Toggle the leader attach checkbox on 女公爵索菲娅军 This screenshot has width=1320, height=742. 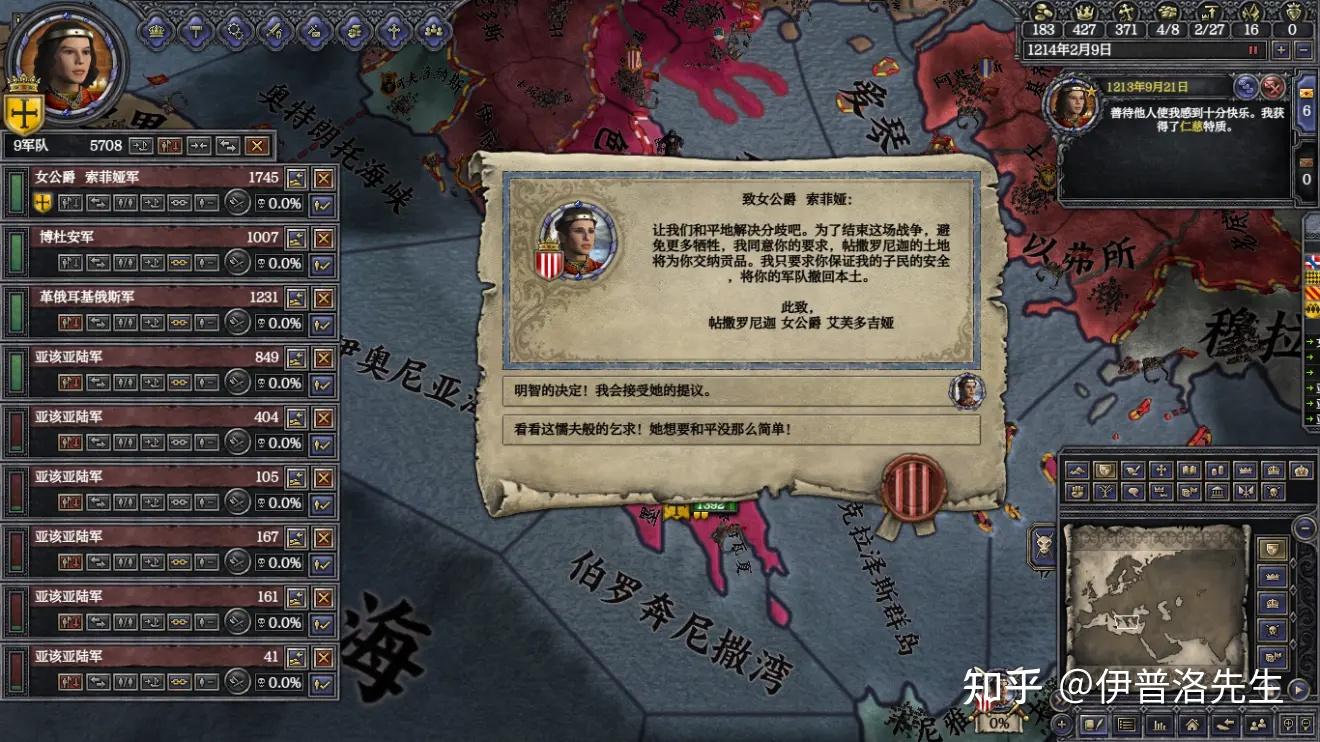click(320, 205)
